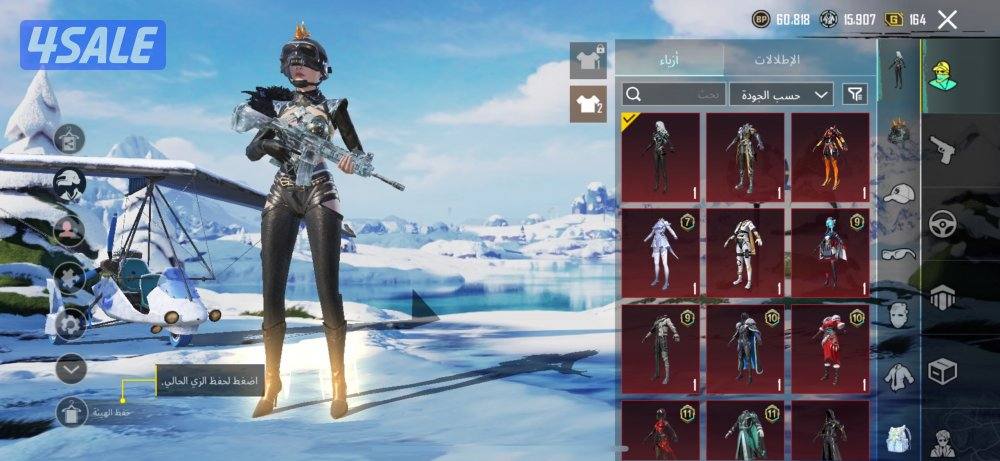Show the face mask subcategory
This screenshot has width=1000, height=461.
(x=899, y=314)
